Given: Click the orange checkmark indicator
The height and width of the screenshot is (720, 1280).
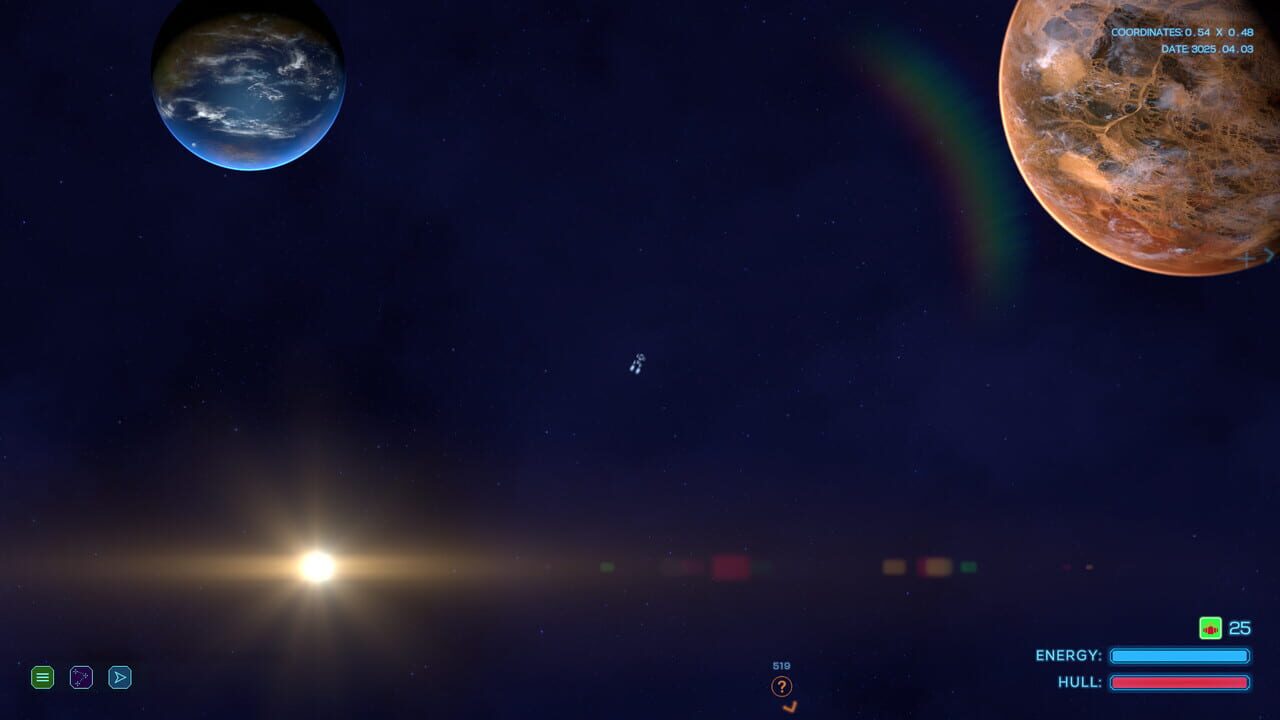Looking at the screenshot, I should tap(789, 705).
